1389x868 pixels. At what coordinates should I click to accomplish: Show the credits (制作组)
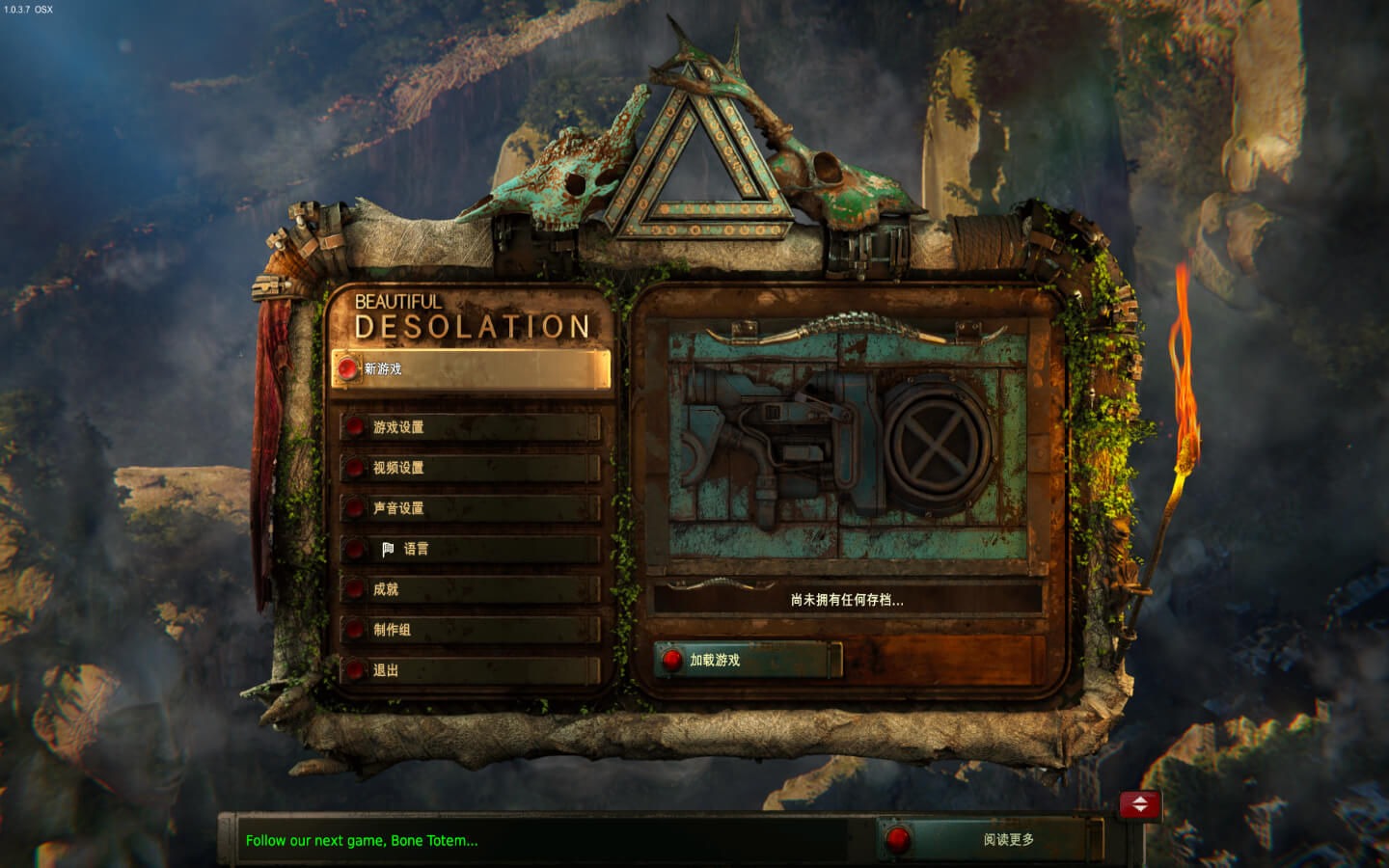(x=471, y=630)
